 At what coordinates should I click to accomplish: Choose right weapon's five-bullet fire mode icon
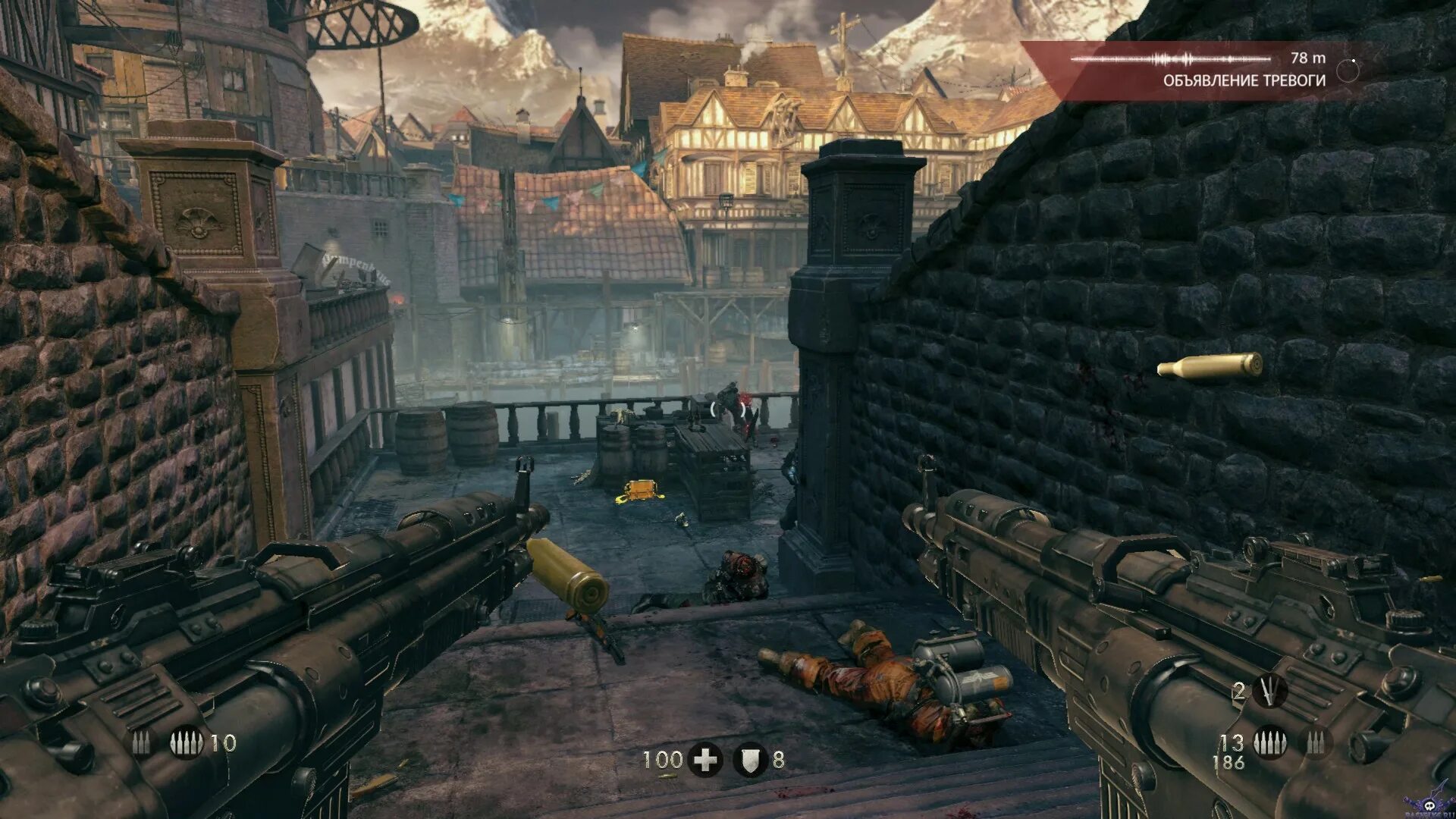tap(1269, 743)
